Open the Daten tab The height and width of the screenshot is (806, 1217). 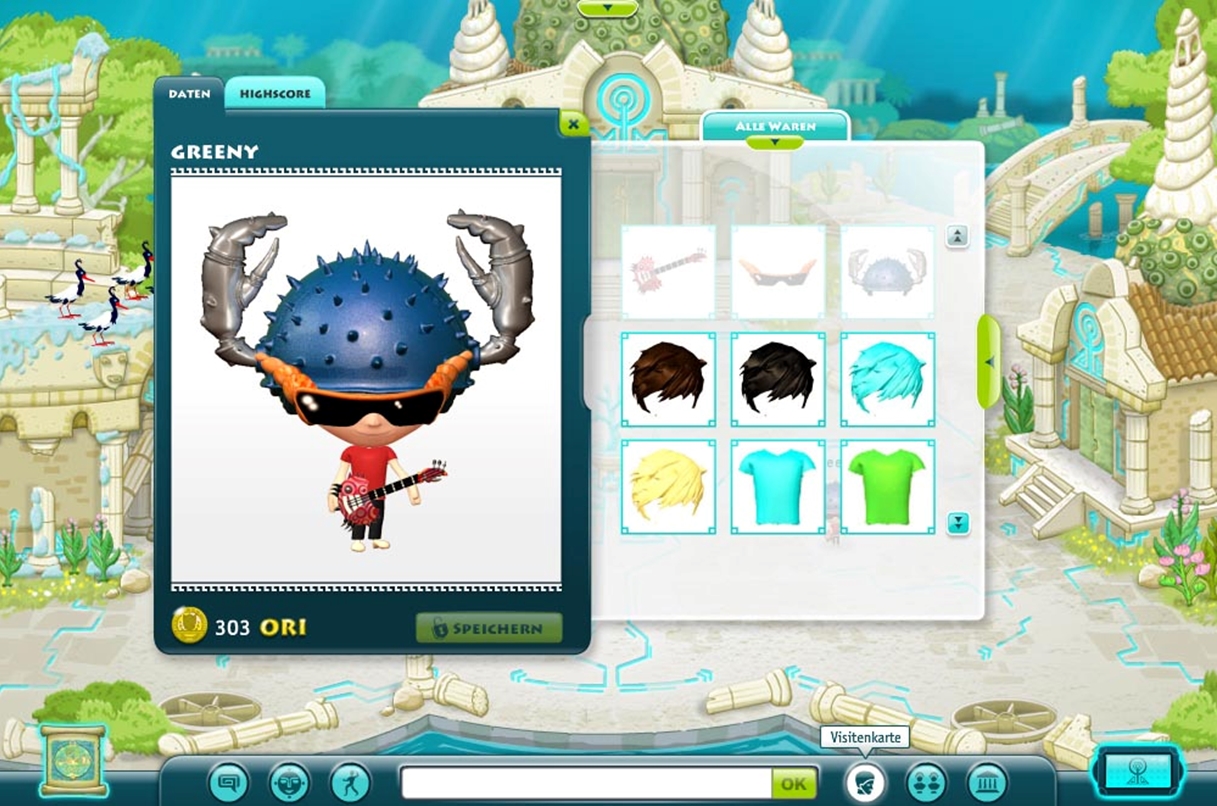(189, 93)
